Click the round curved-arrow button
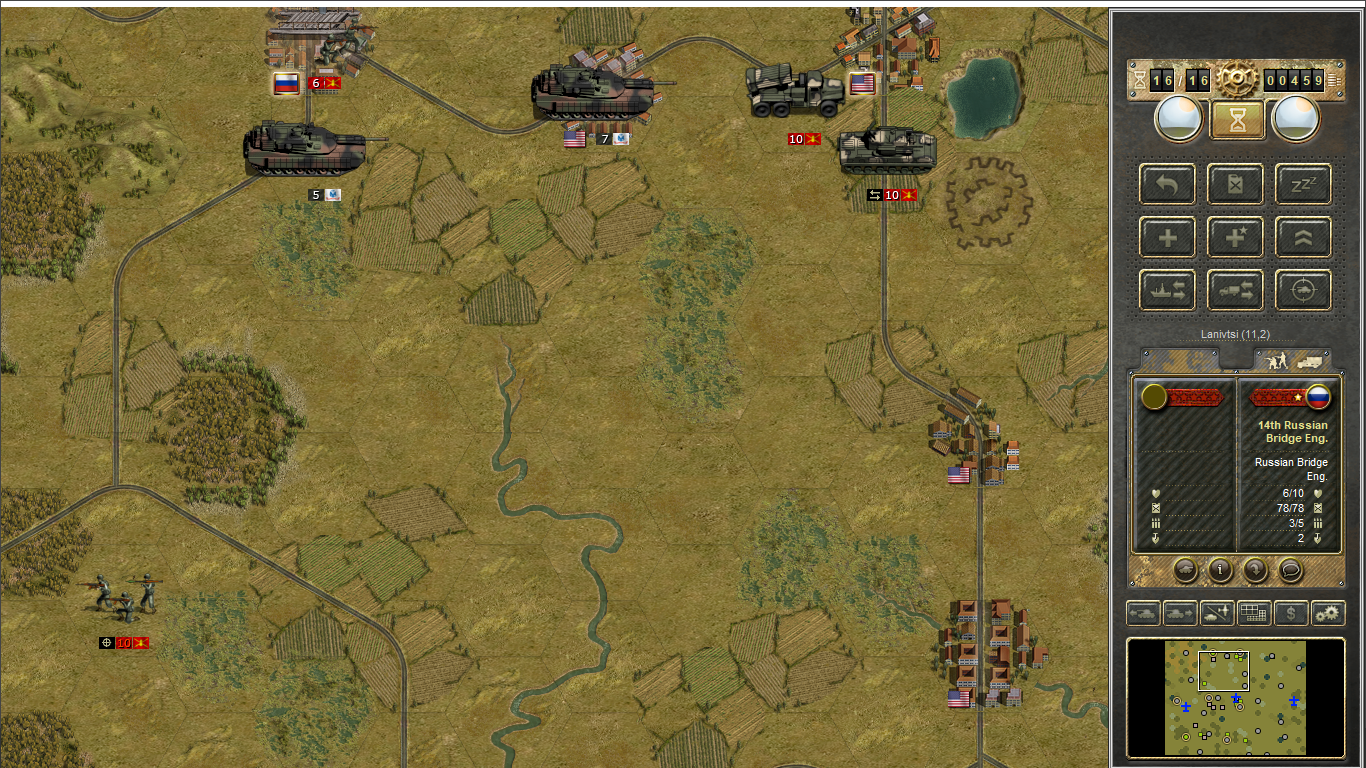 click(x=1255, y=570)
